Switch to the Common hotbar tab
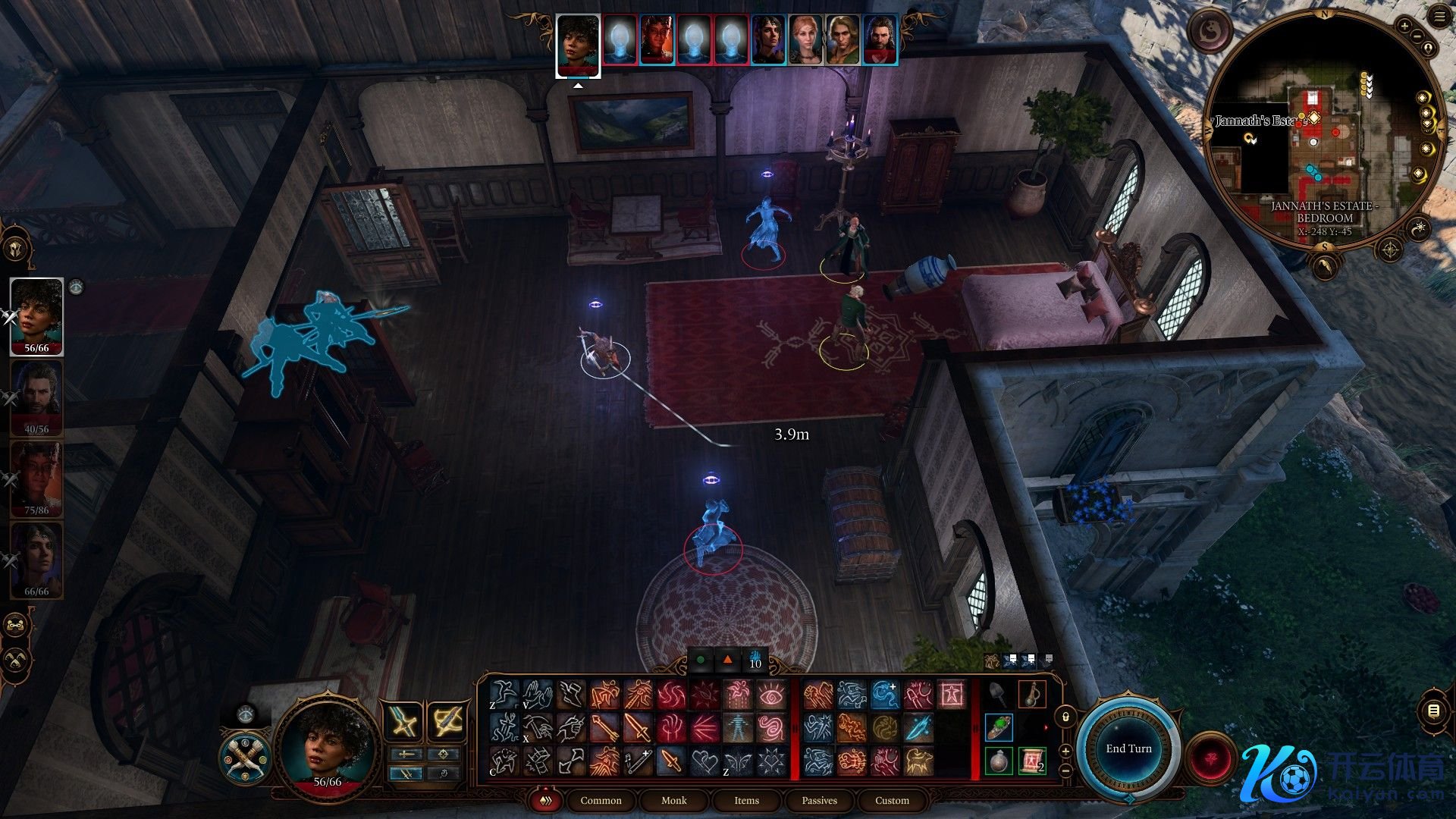1456x819 pixels. 601,800
